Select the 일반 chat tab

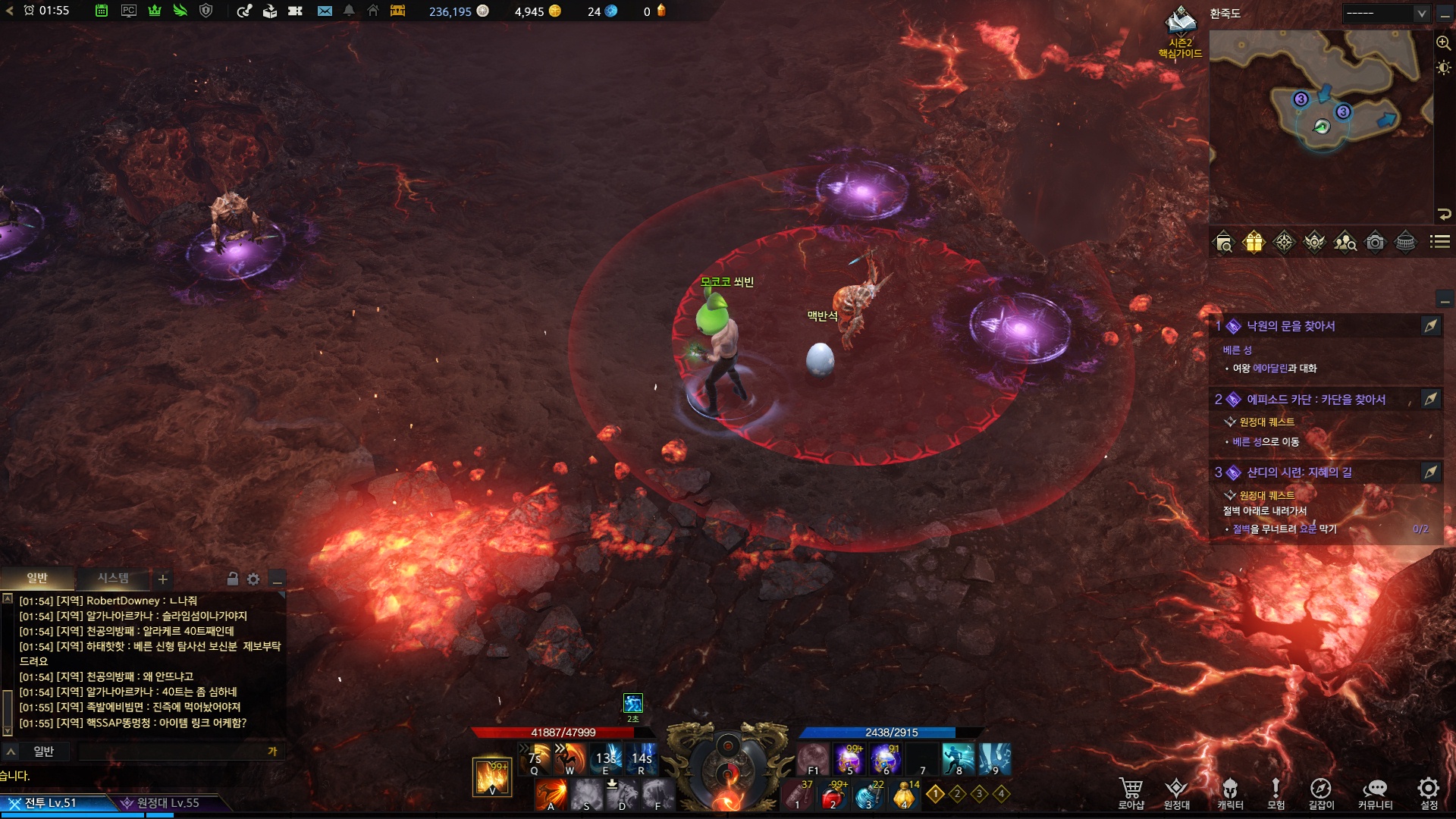coord(37,579)
